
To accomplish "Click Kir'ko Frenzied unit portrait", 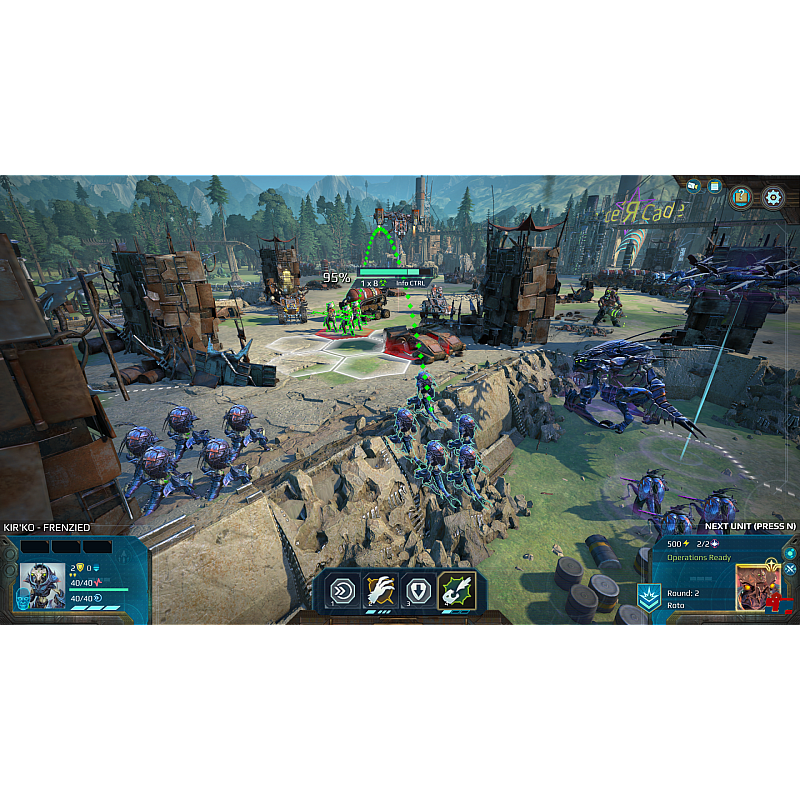I will click(42, 585).
